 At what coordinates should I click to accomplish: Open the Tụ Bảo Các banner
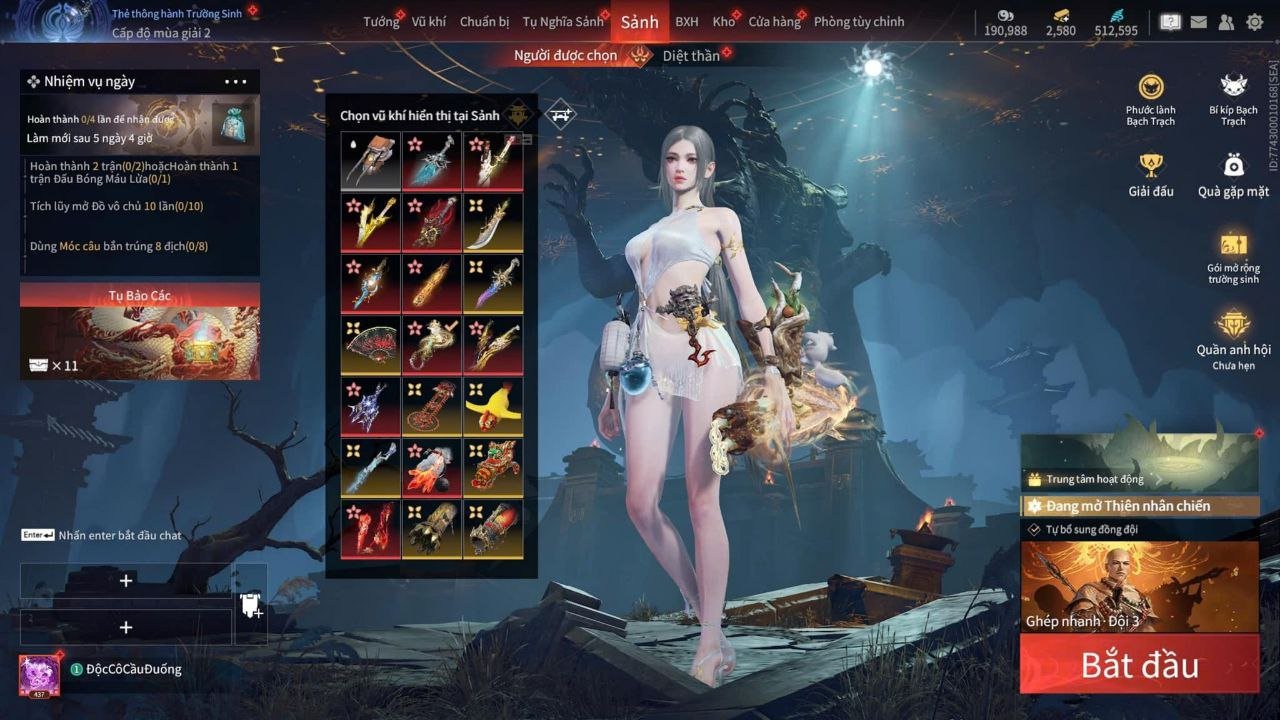(x=140, y=332)
